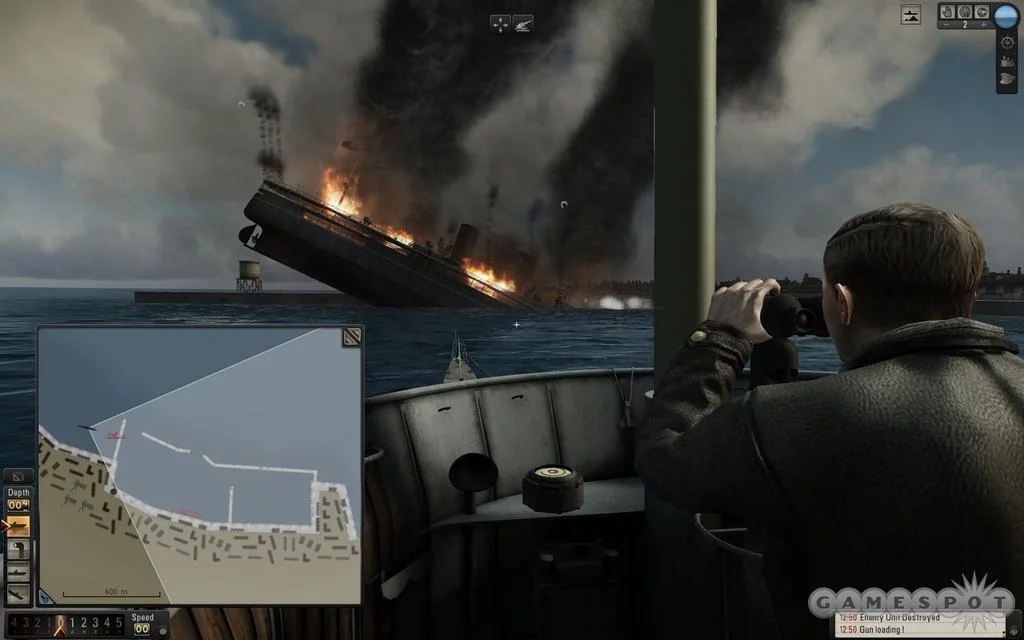Choose the crash dive depth preset
Image resolution: width=1024 pixels, height=640 pixels.
click(19, 592)
